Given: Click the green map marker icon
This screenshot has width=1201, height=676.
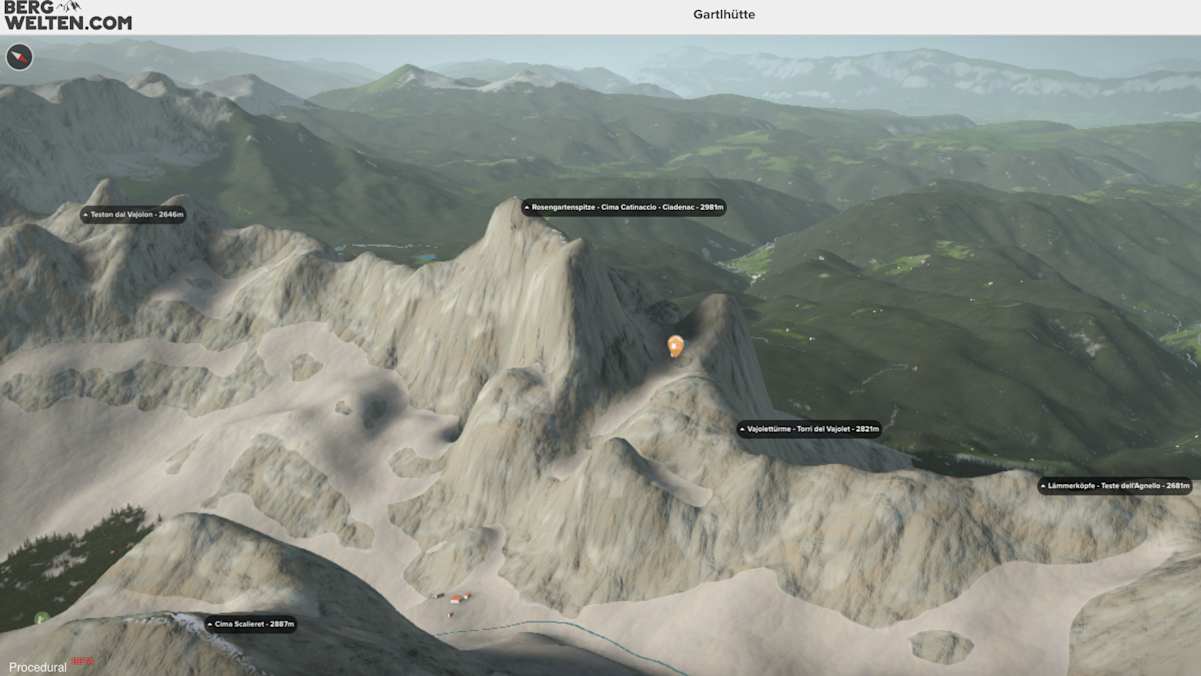Looking at the screenshot, I should click(41, 618).
